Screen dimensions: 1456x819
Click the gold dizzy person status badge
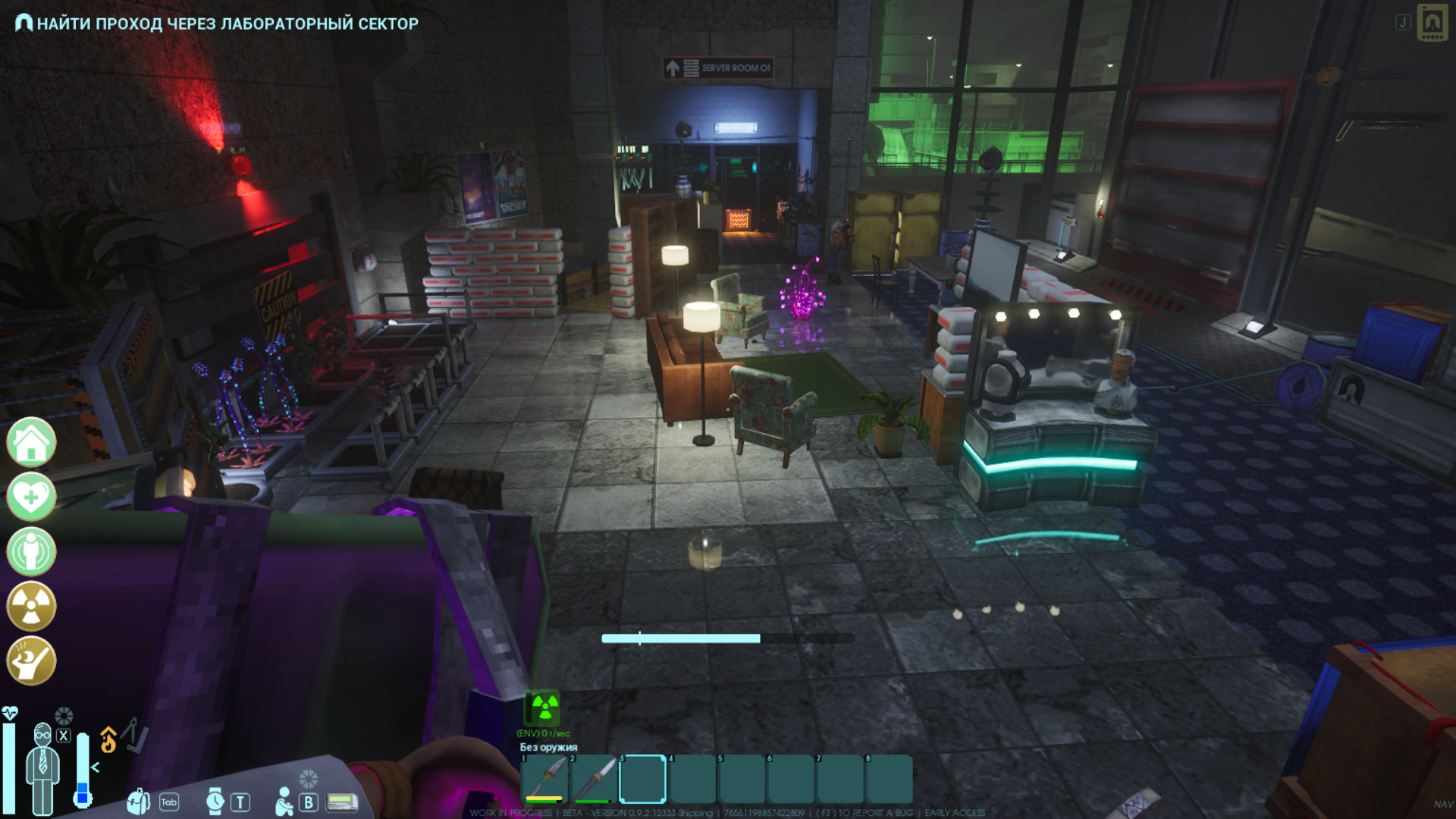click(x=31, y=661)
